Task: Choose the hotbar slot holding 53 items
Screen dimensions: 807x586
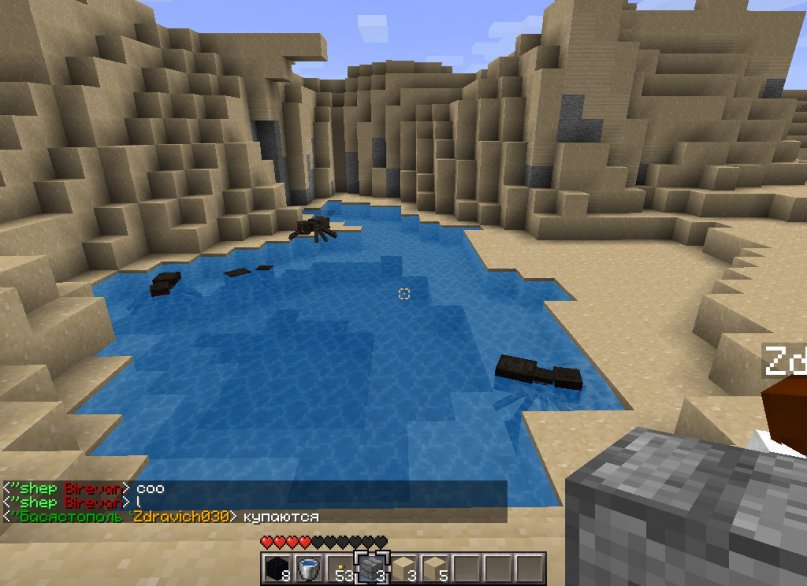Action: (341, 569)
